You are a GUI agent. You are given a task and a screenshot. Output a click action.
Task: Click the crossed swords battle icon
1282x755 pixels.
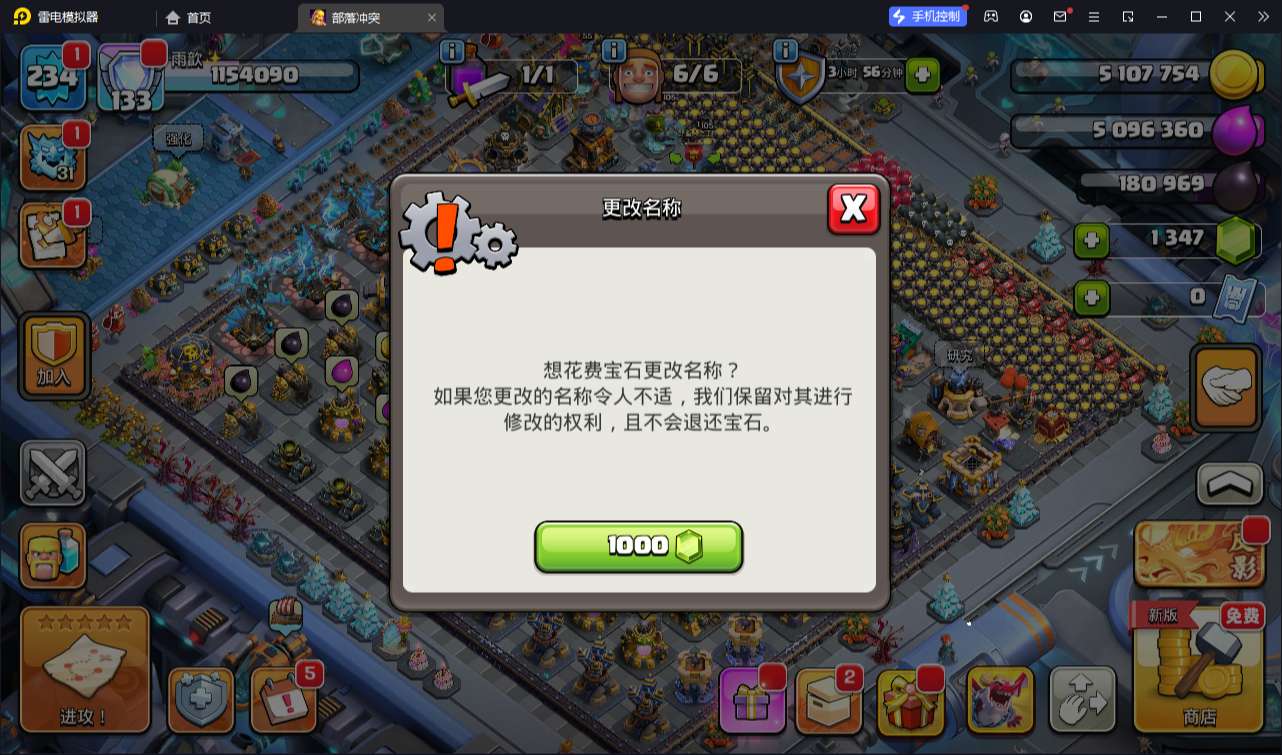53,472
